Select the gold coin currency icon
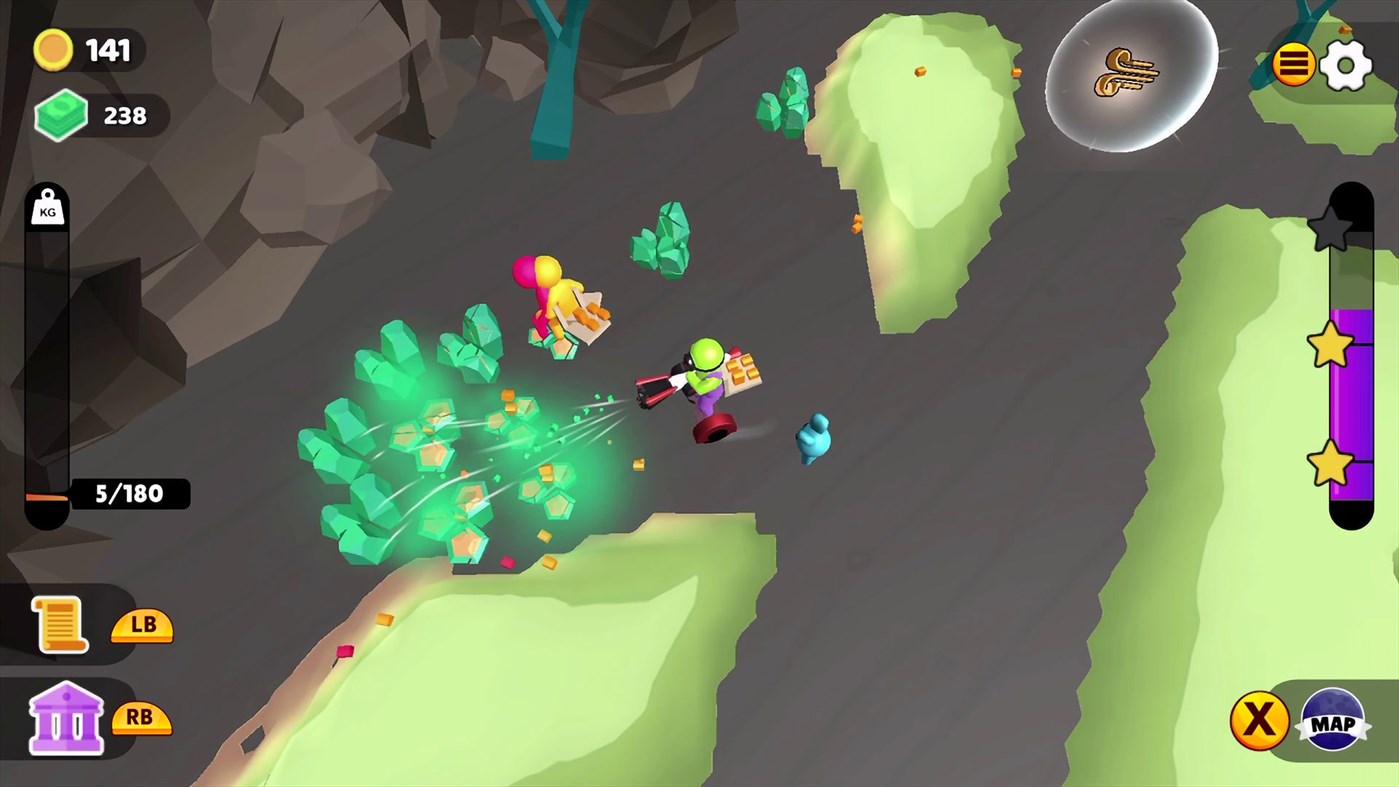 pyautogui.click(x=53, y=48)
